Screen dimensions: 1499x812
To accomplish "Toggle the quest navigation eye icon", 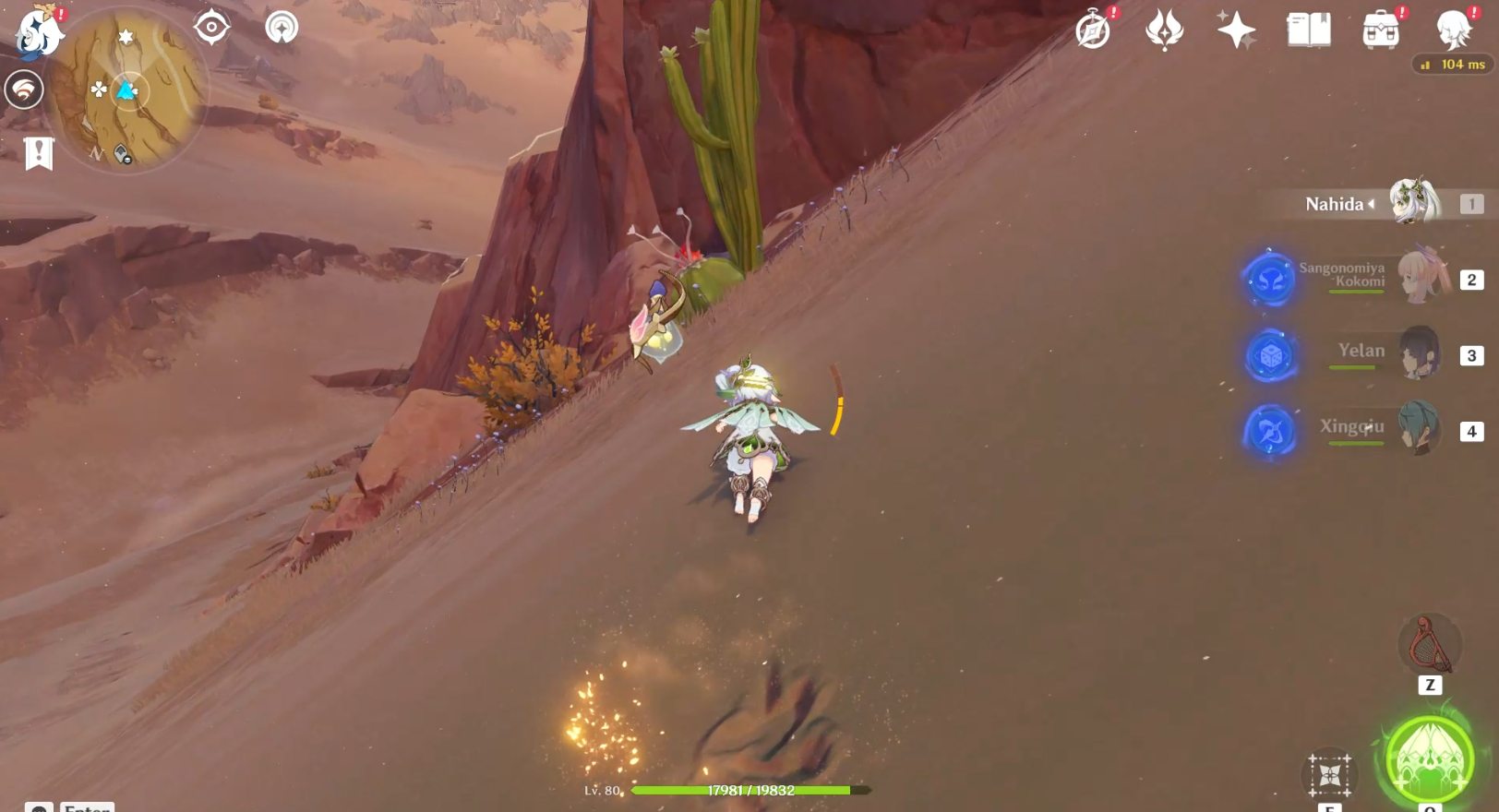I will tap(212, 28).
